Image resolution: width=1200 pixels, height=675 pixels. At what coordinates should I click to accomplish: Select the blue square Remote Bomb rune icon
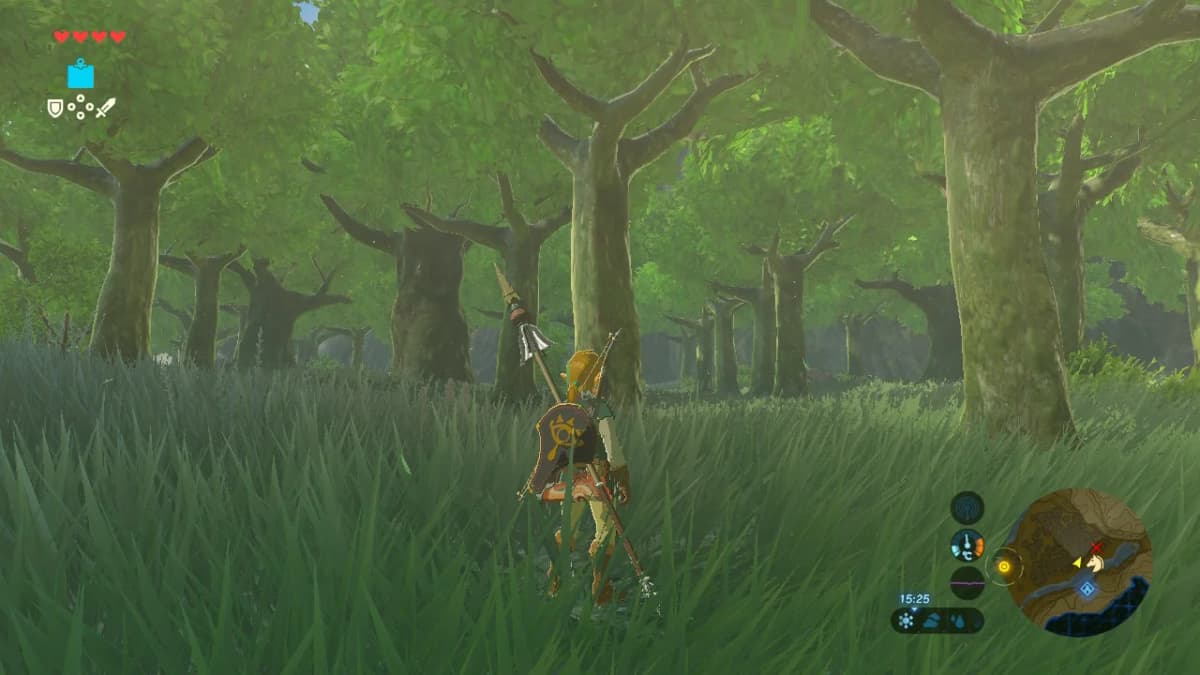pyautogui.click(x=80, y=74)
